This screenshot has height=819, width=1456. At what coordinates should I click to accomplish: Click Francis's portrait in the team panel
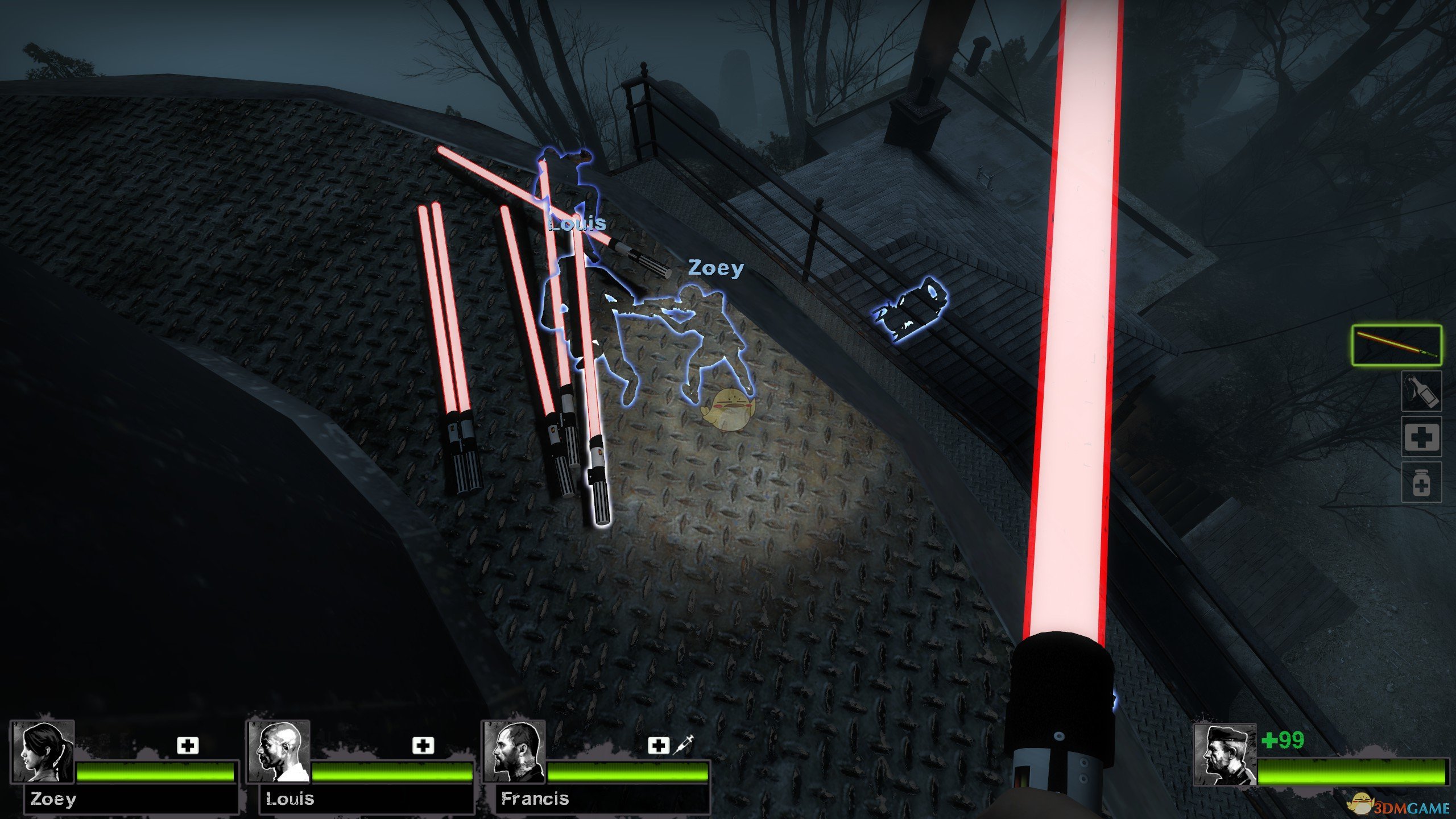pos(514,752)
